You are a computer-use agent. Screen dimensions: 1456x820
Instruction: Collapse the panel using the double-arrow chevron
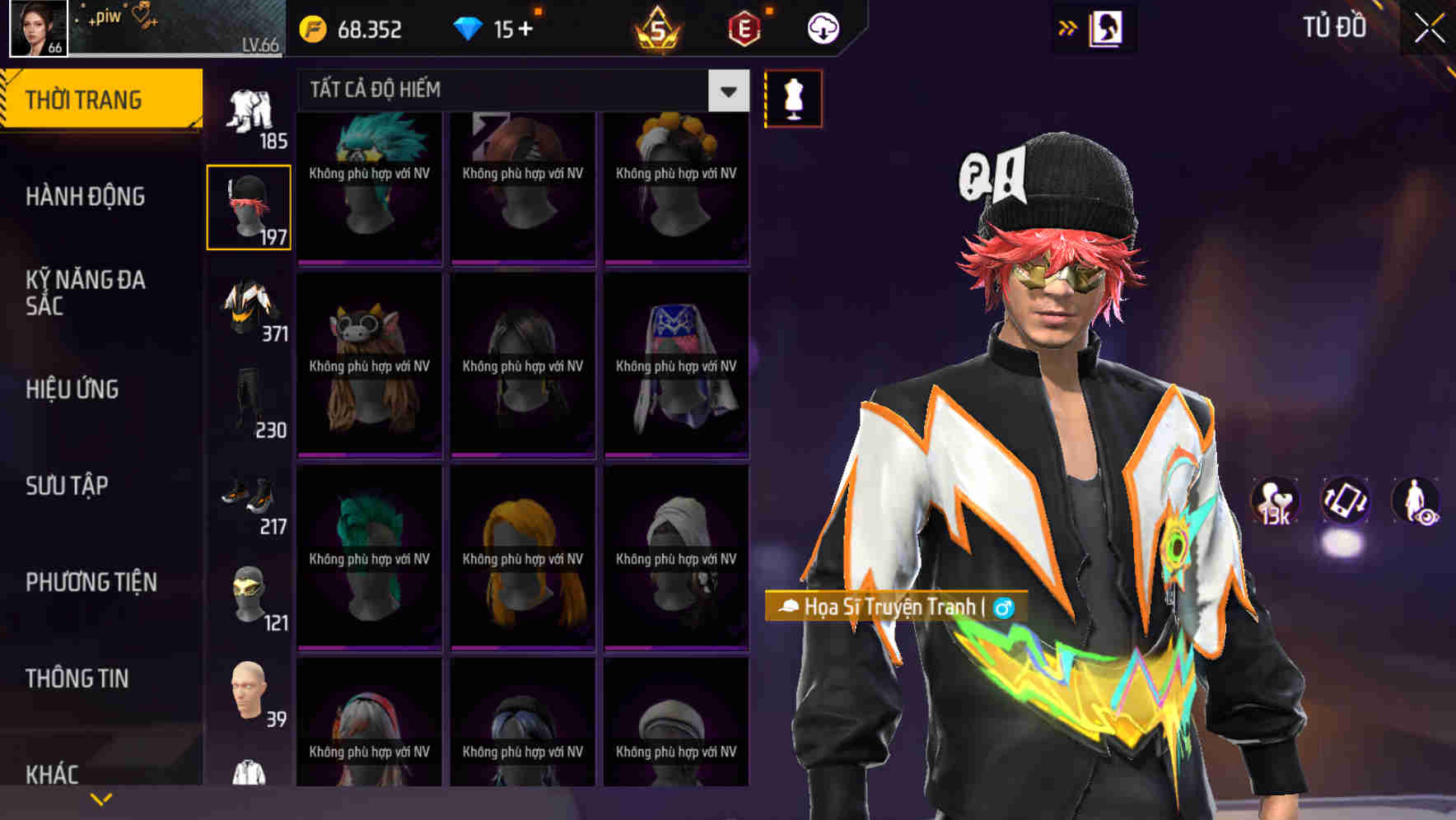click(1068, 26)
